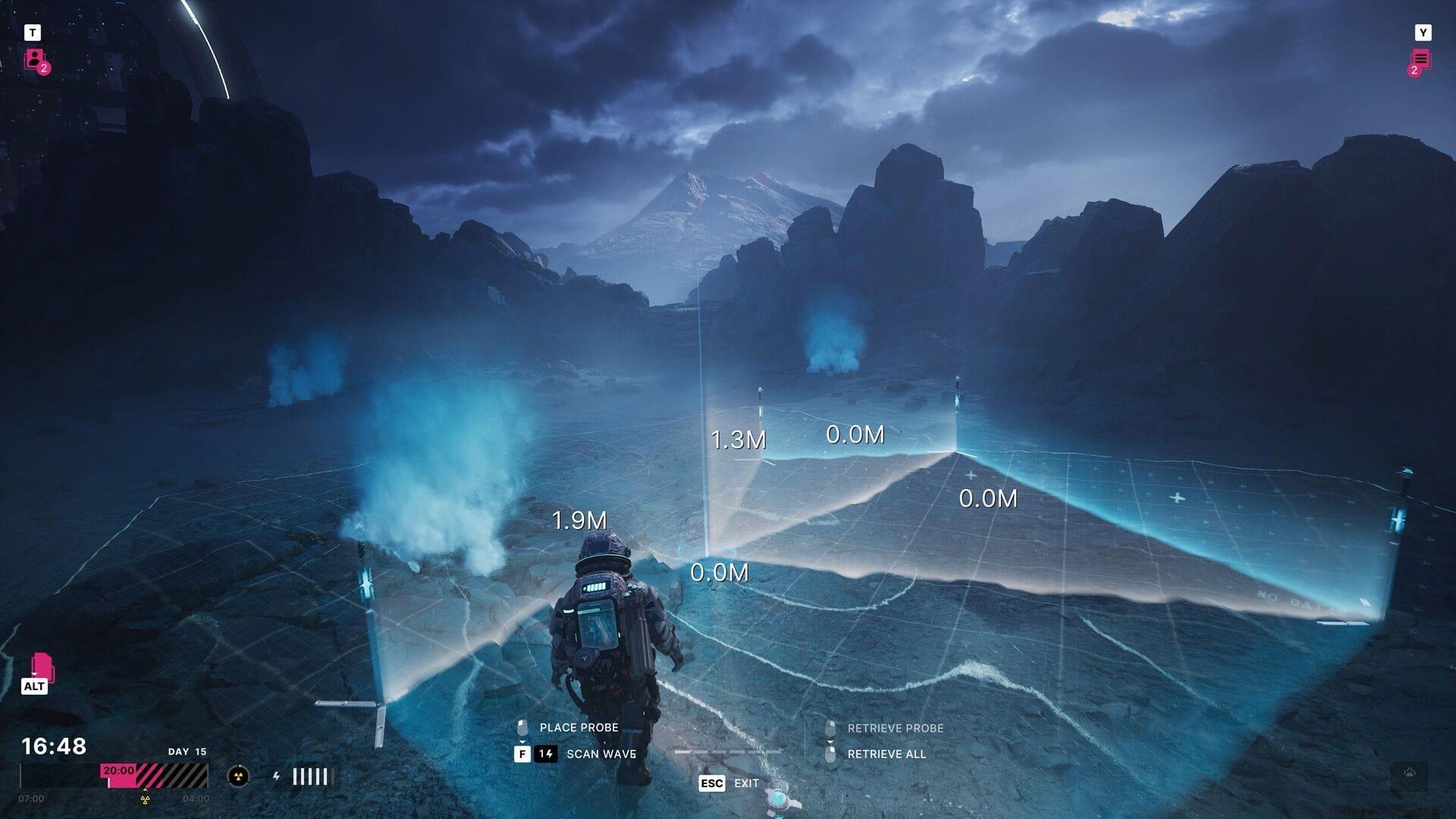Expand the notification badge showing 2 near Y

1414,70
